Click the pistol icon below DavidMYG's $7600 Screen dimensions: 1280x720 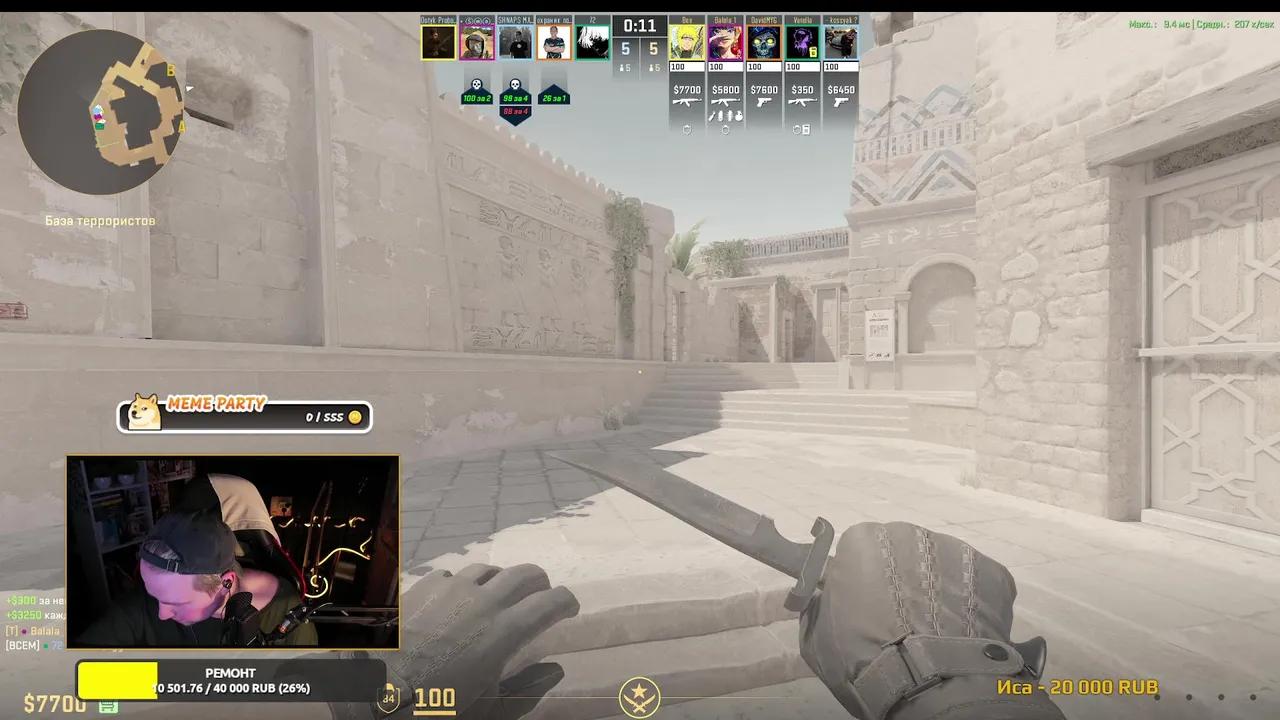763,103
